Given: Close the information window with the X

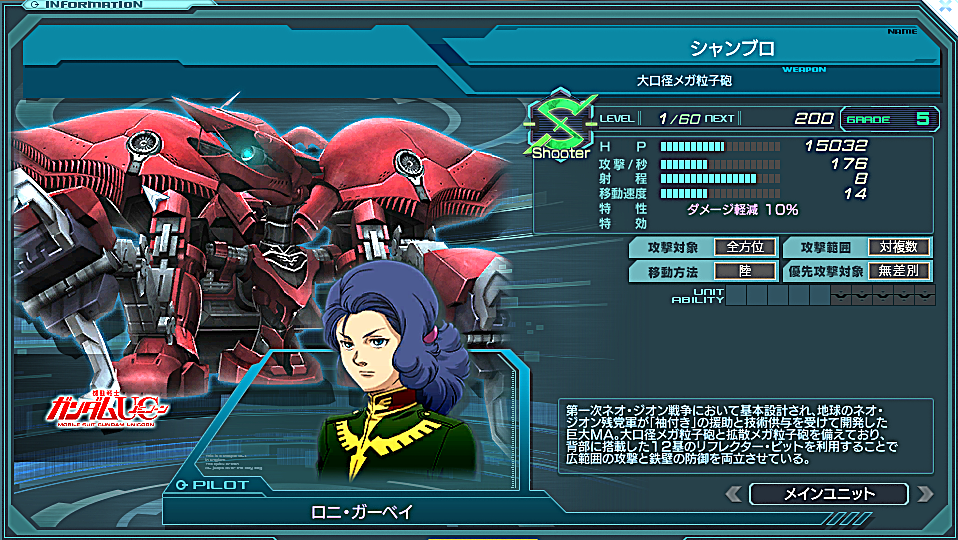Looking at the screenshot, I should (945, 7).
